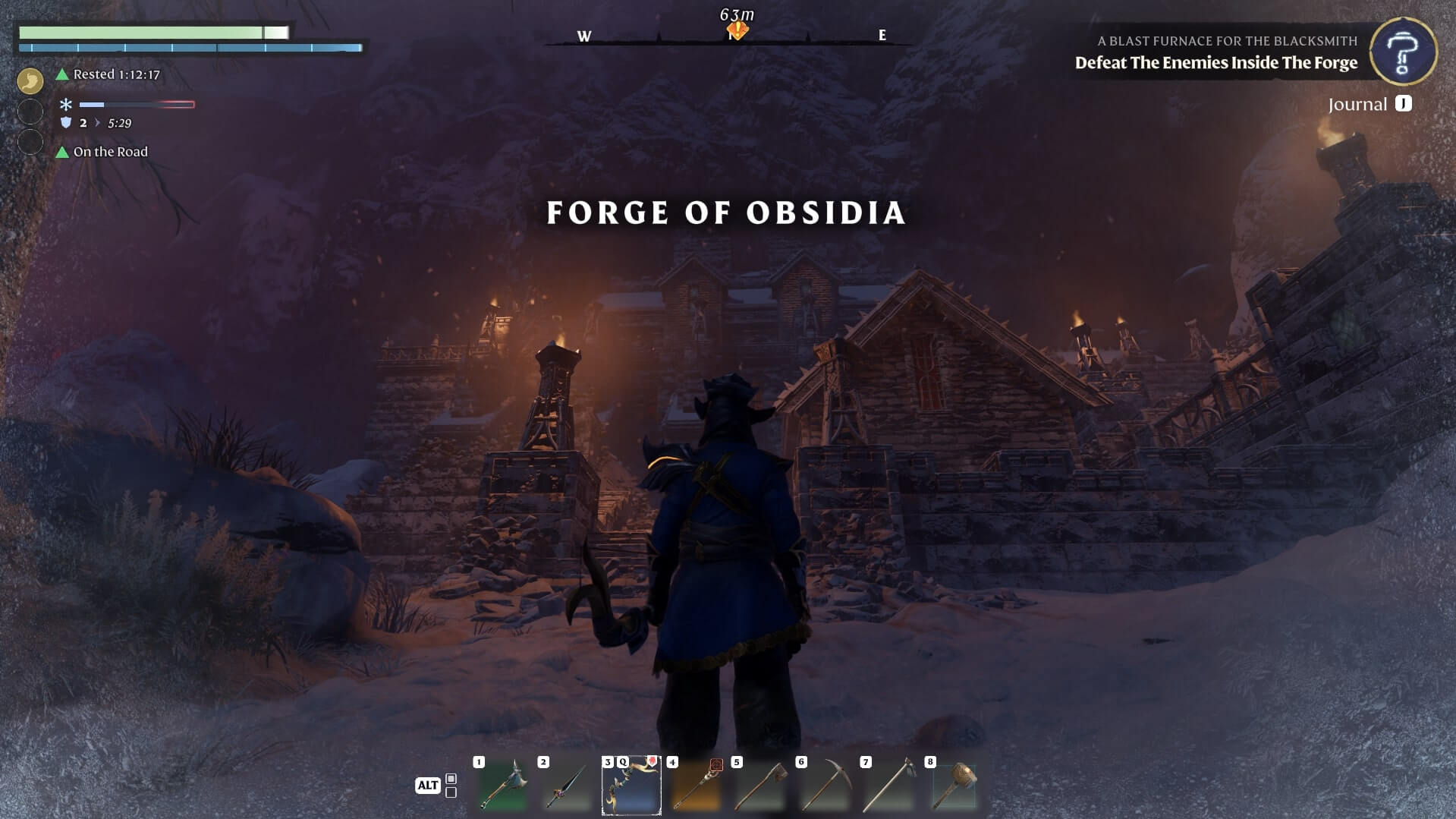Viewport: 1456px width, 819px height.
Task: Choose the hammer in hotbar slot 8
Action: click(x=954, y=786)
